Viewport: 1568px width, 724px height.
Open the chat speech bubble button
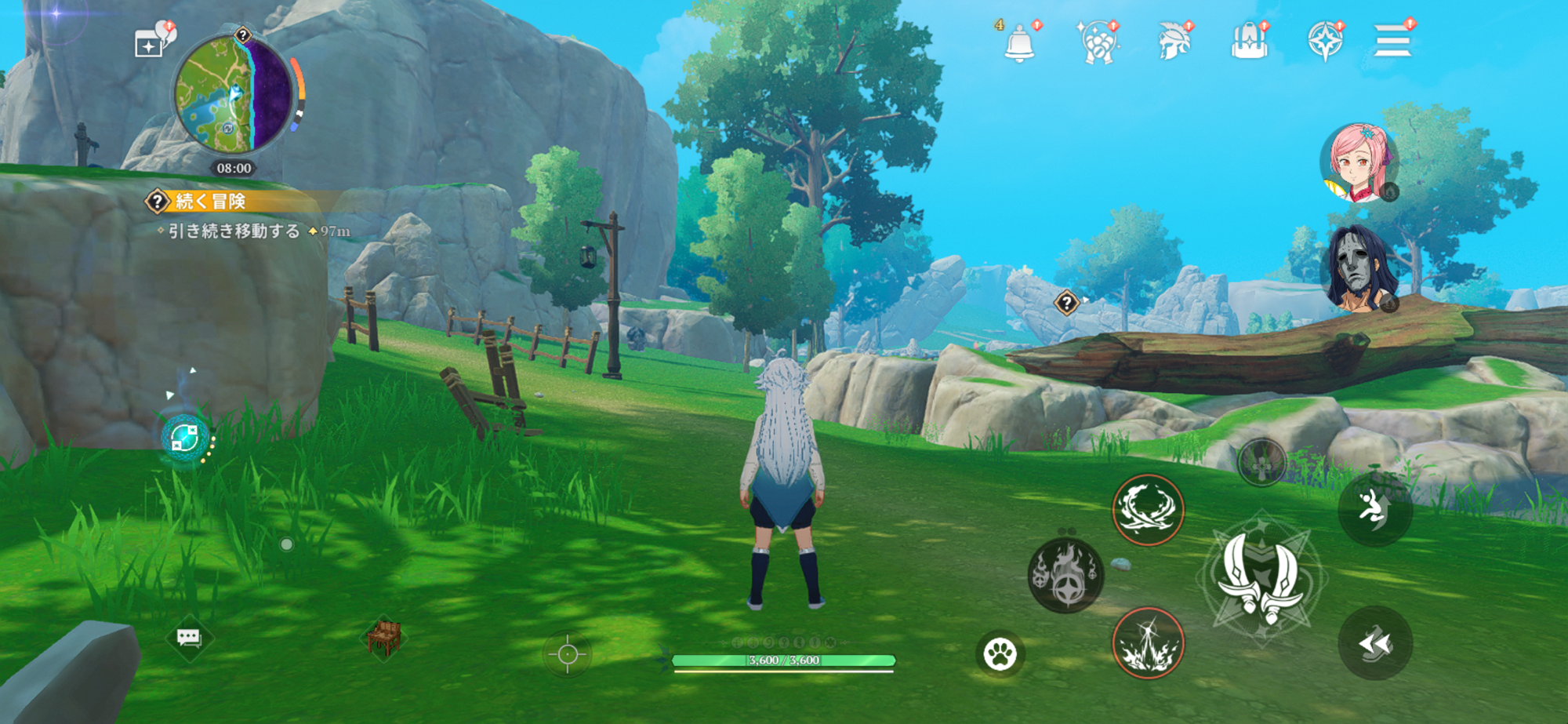coord(189,638)
